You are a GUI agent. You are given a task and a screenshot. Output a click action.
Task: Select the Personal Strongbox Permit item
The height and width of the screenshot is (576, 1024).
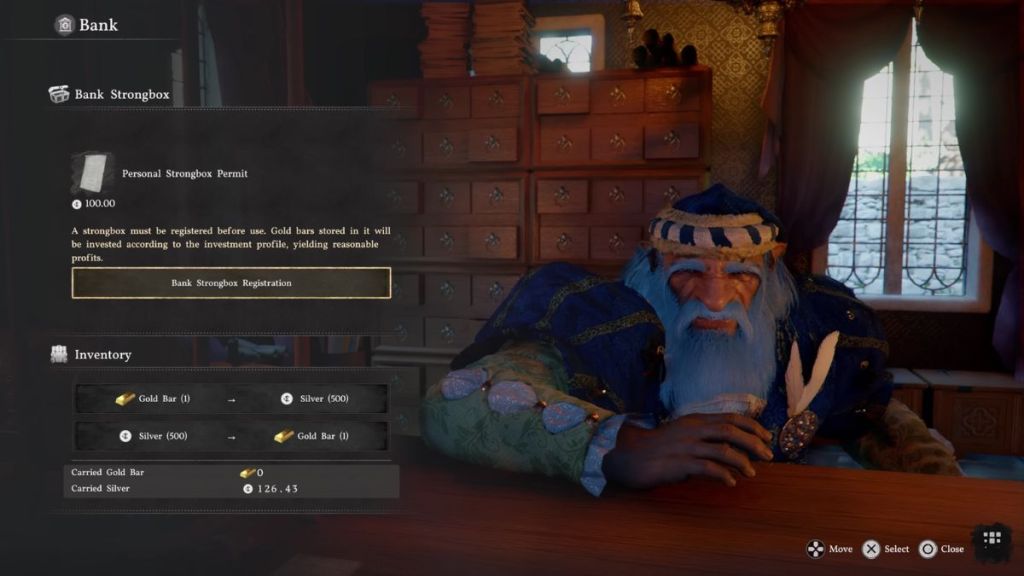[93, 174]
